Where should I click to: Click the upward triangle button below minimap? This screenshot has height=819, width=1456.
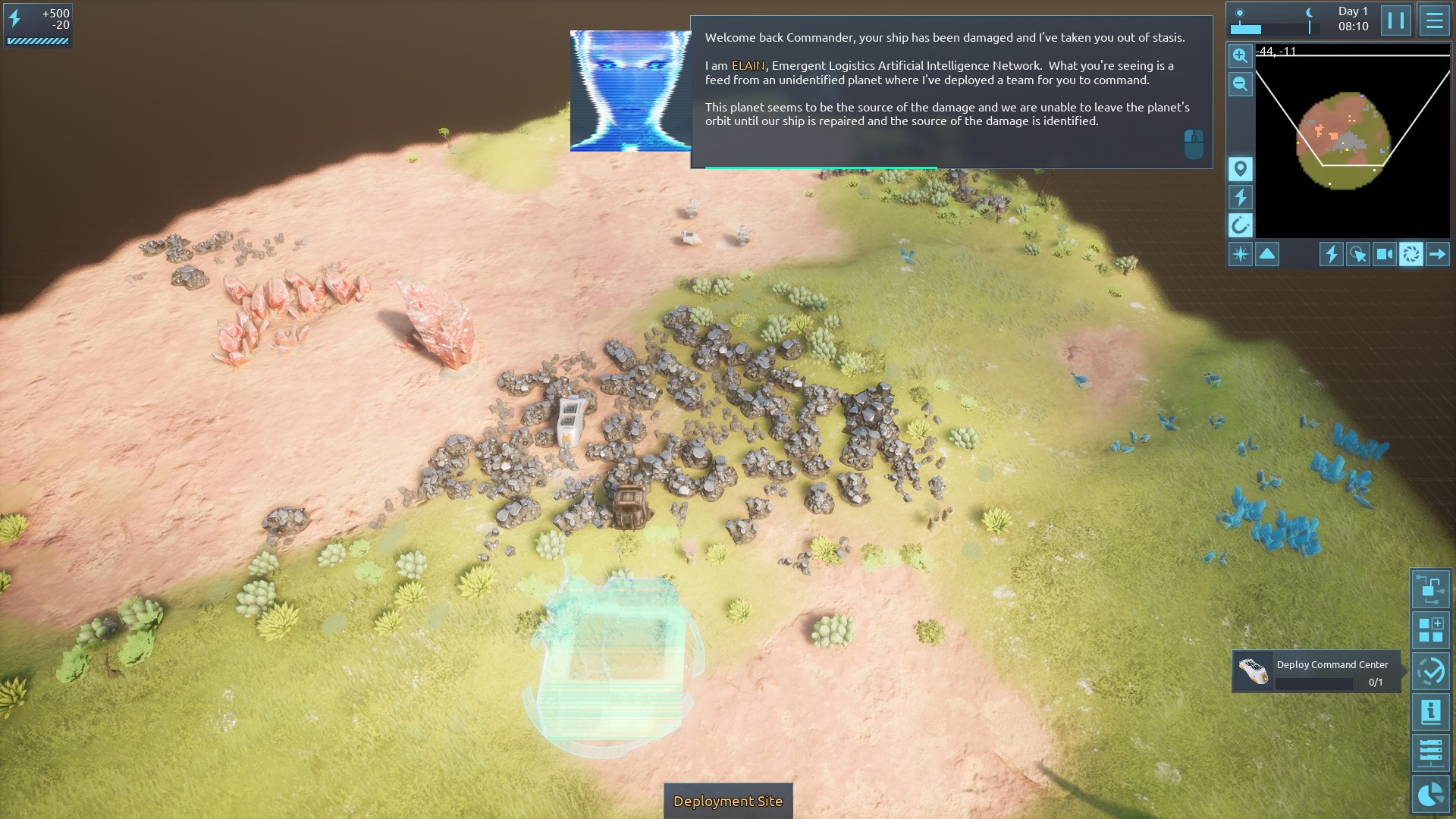click(1267, 254)
